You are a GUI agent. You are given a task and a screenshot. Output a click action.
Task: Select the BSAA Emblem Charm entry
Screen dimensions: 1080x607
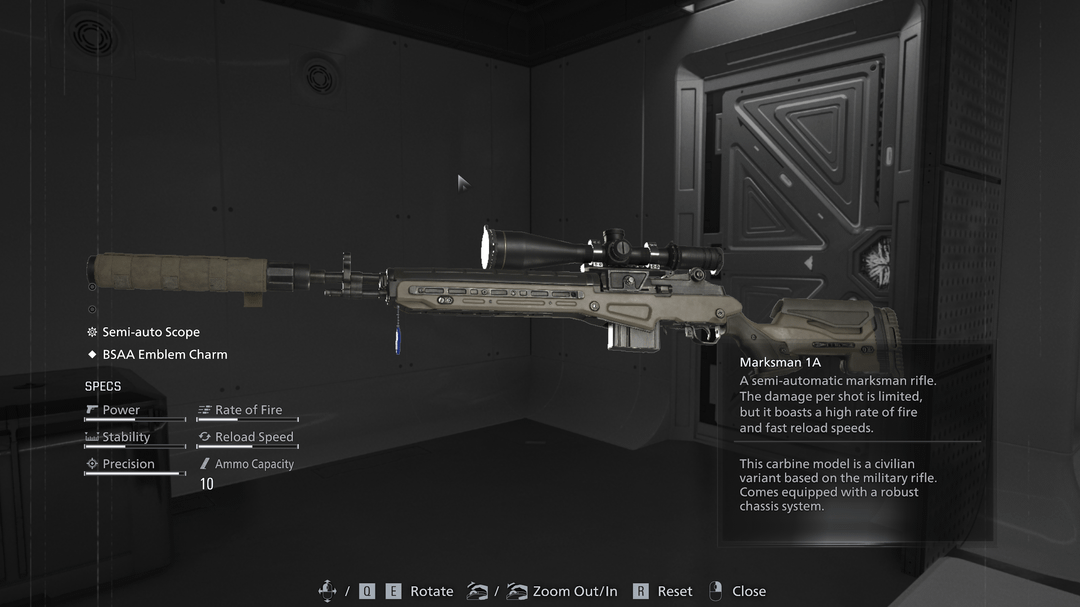coord(164,354)
